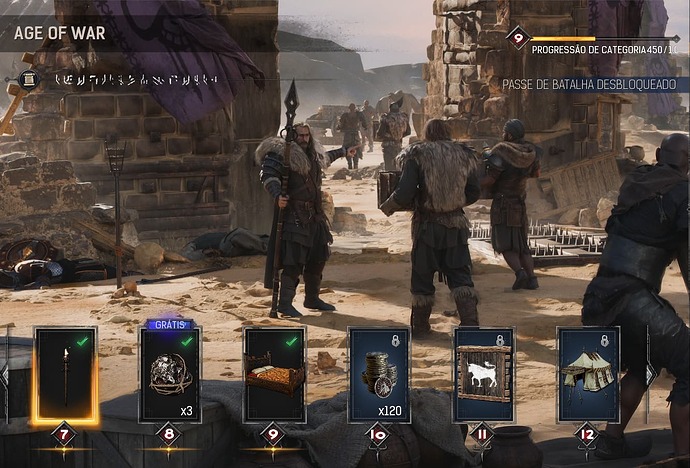
Task: Select the tier 7 spear reward card
Action: [x=66, y=374]
